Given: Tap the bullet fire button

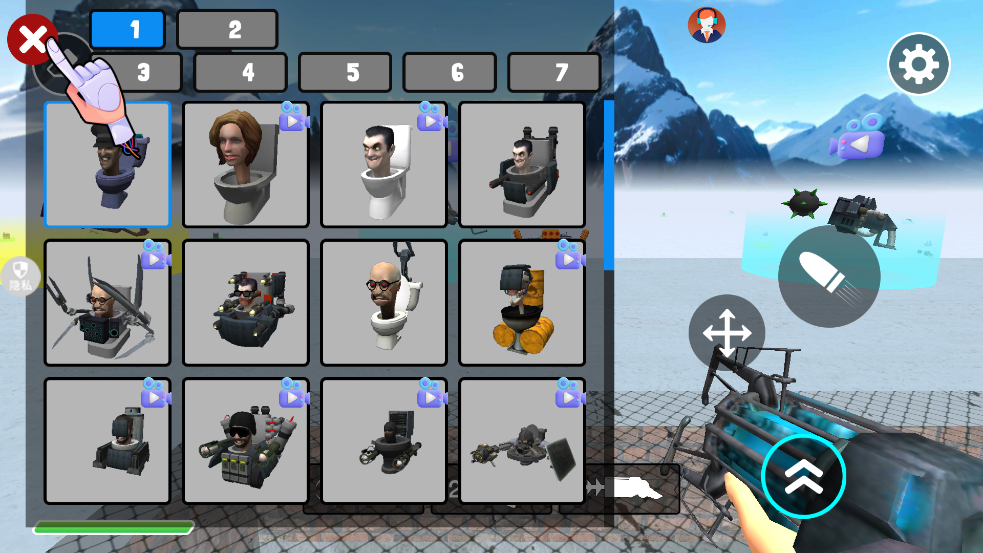Looking at the screenshot, I should pos(829,277).
